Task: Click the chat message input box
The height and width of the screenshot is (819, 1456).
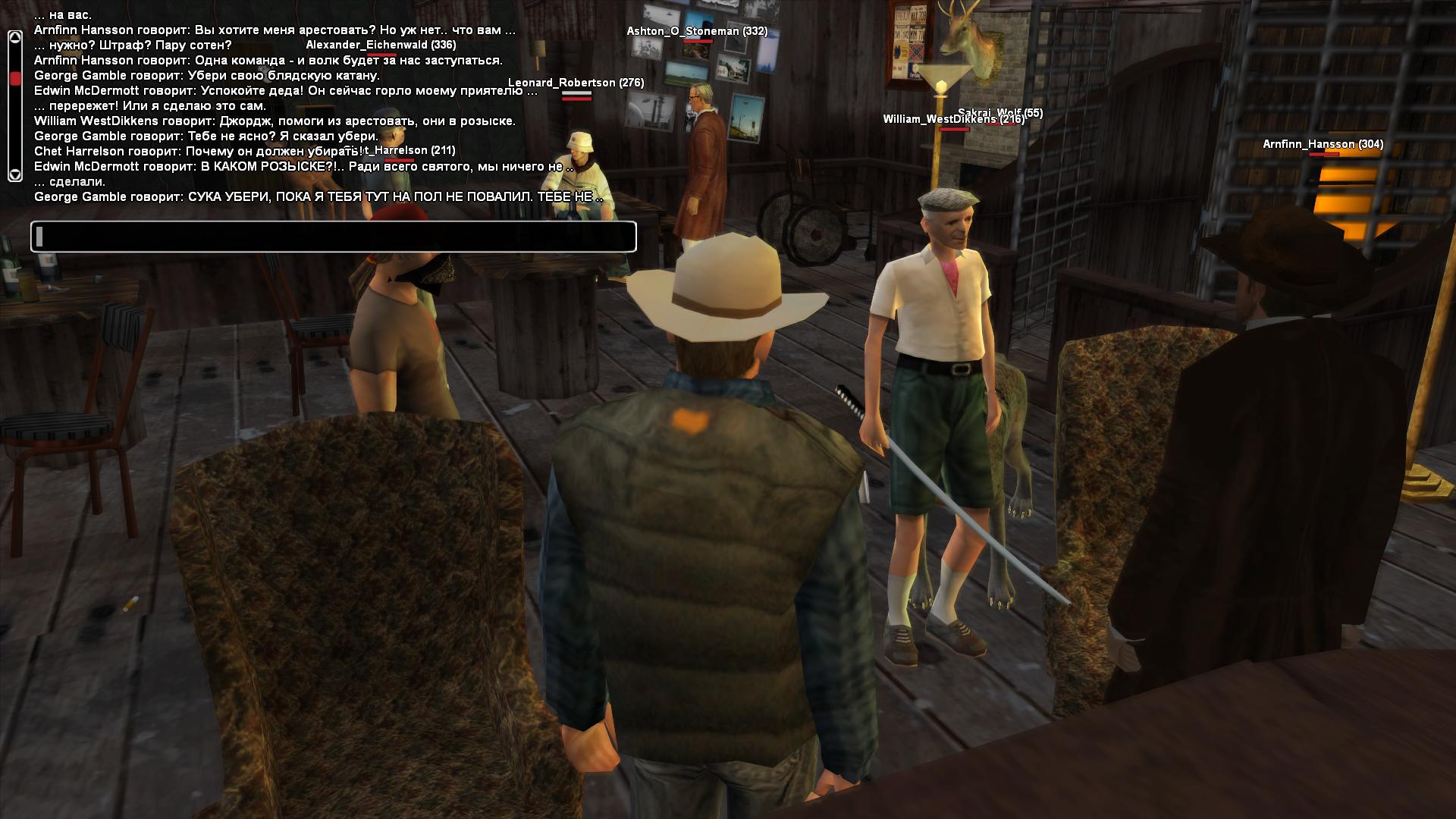Action: coord(334,237)
